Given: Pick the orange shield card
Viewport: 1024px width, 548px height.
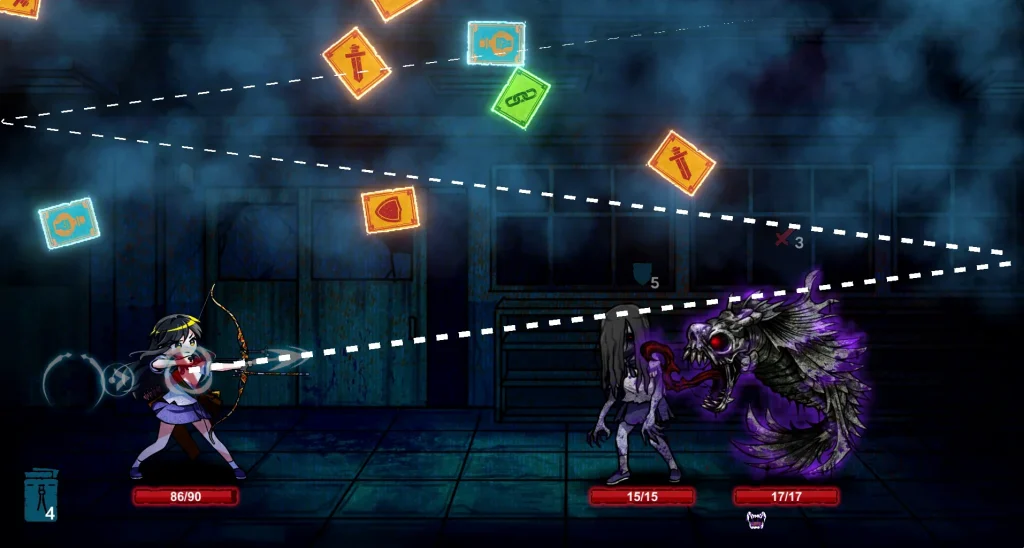Looking at the screenshot, I should click(390, 210).
